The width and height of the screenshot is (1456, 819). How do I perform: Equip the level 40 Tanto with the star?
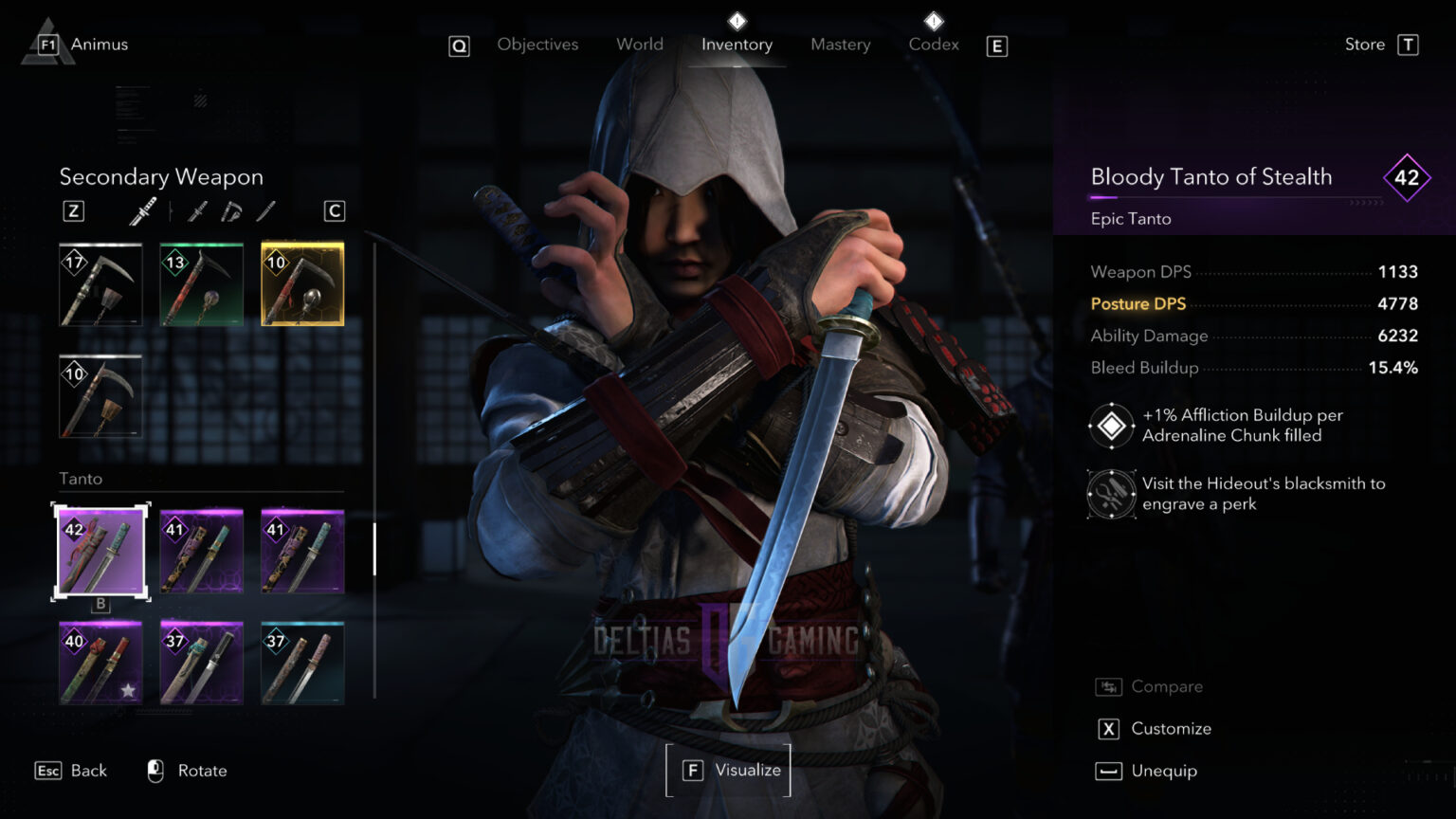100,663
